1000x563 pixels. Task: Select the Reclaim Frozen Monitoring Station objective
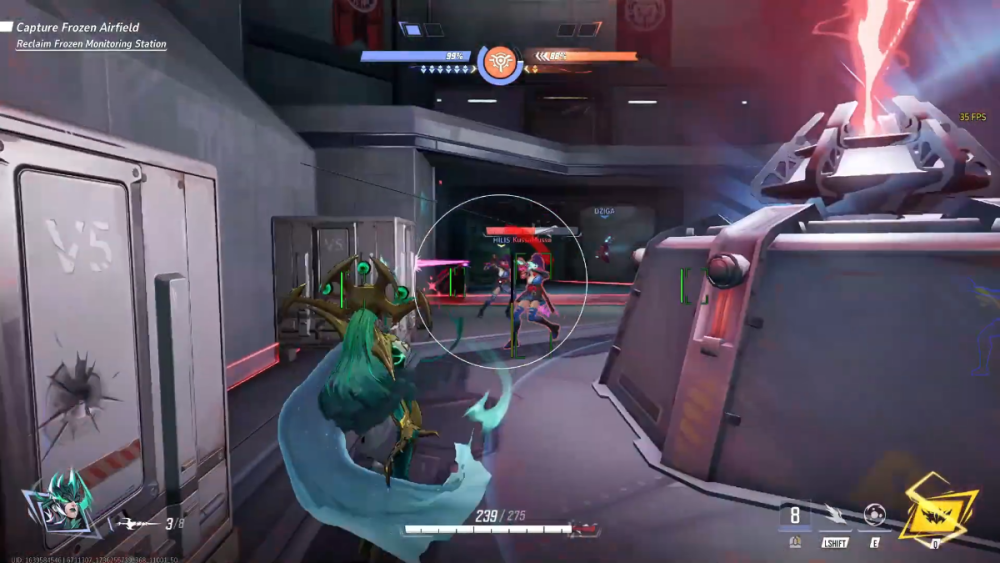(x=91, y=44)
